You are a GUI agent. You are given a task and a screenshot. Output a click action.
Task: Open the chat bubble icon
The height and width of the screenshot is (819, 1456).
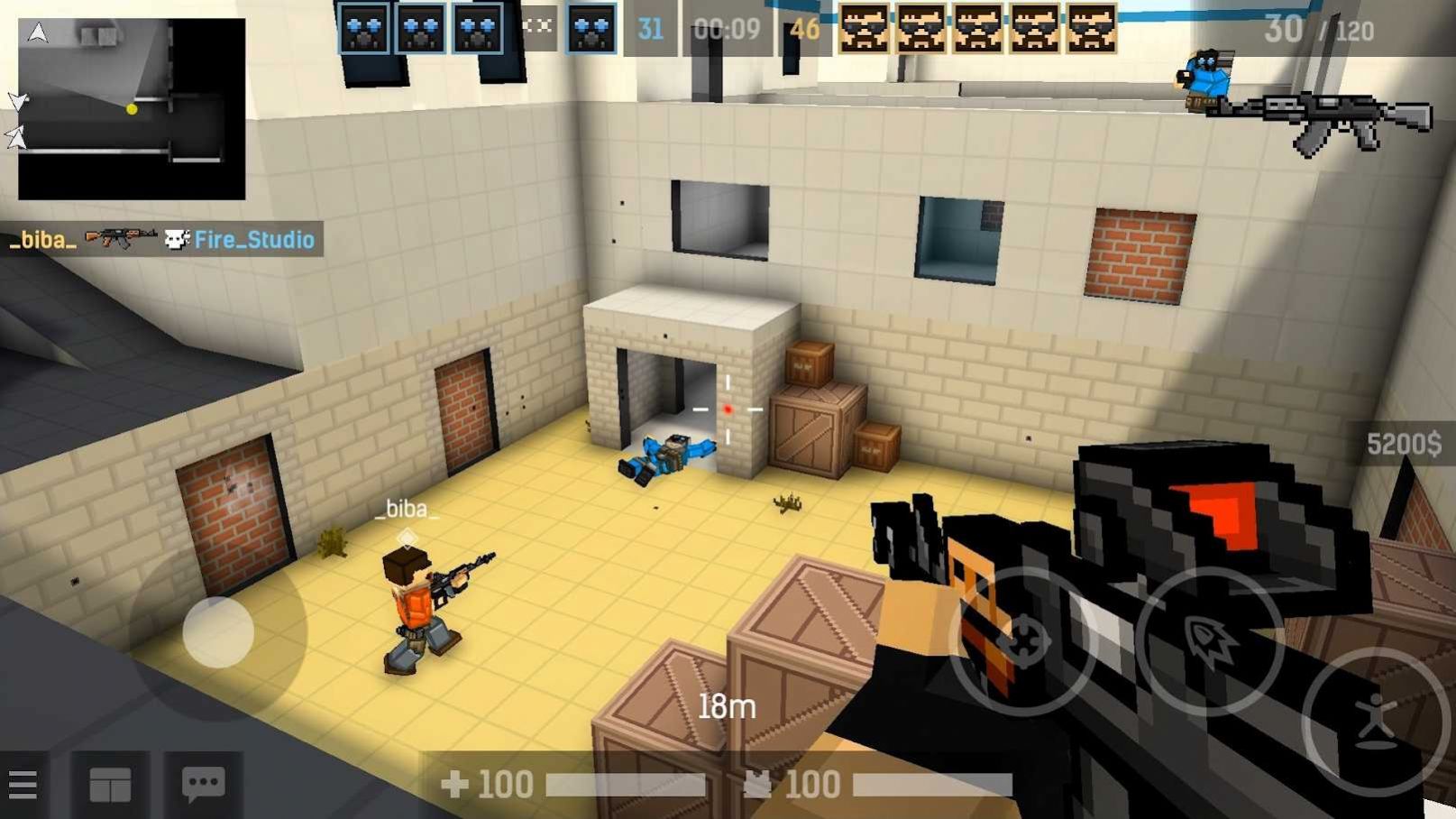pyautogui.click(x=203, y=784)
